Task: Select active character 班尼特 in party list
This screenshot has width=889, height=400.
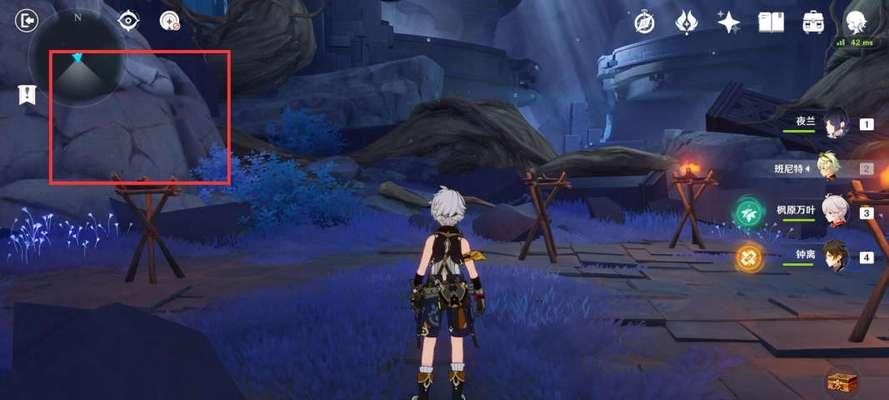Action: tap(828, 167)
